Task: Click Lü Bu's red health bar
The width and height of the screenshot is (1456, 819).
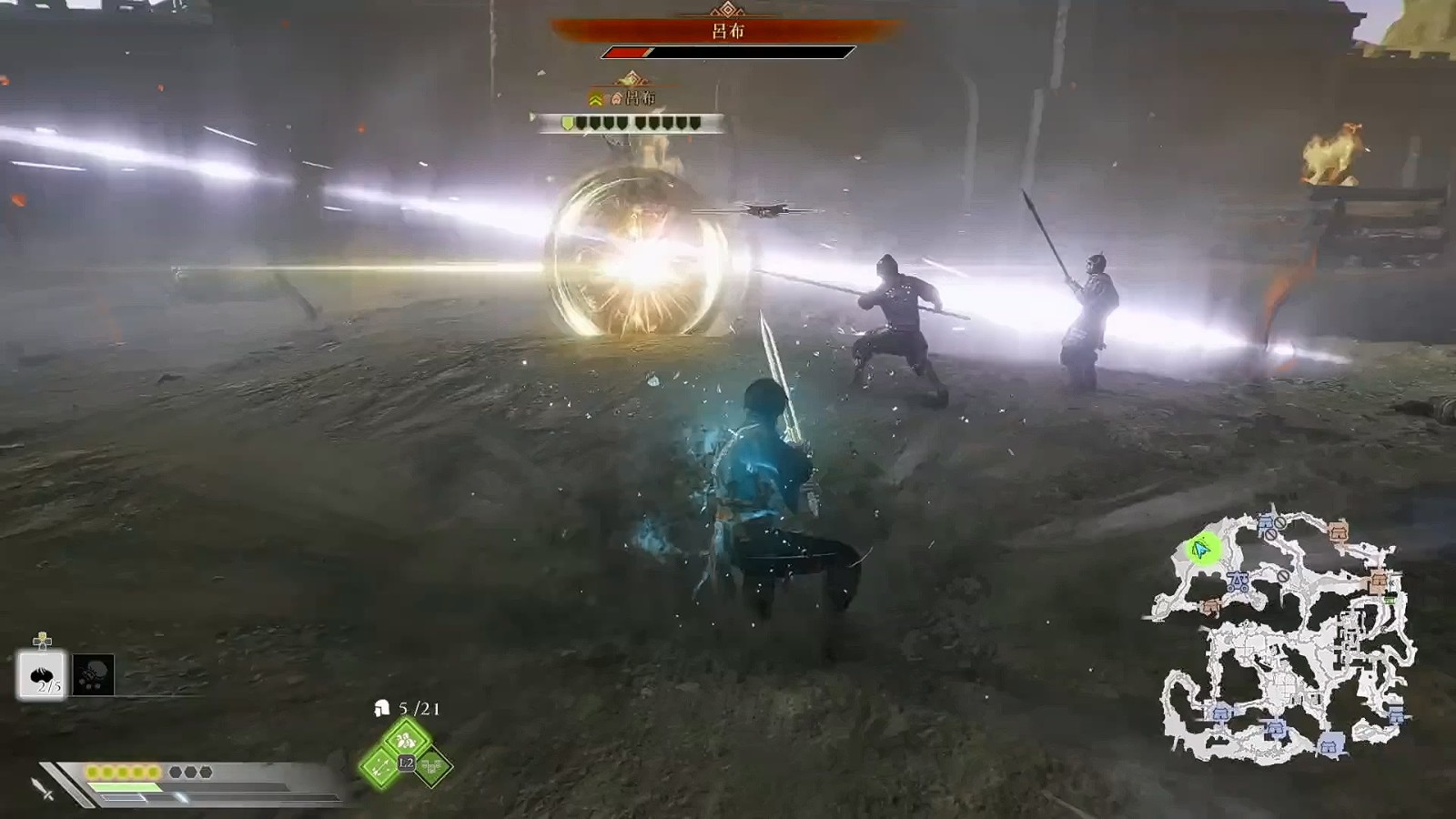Action: 628,53
